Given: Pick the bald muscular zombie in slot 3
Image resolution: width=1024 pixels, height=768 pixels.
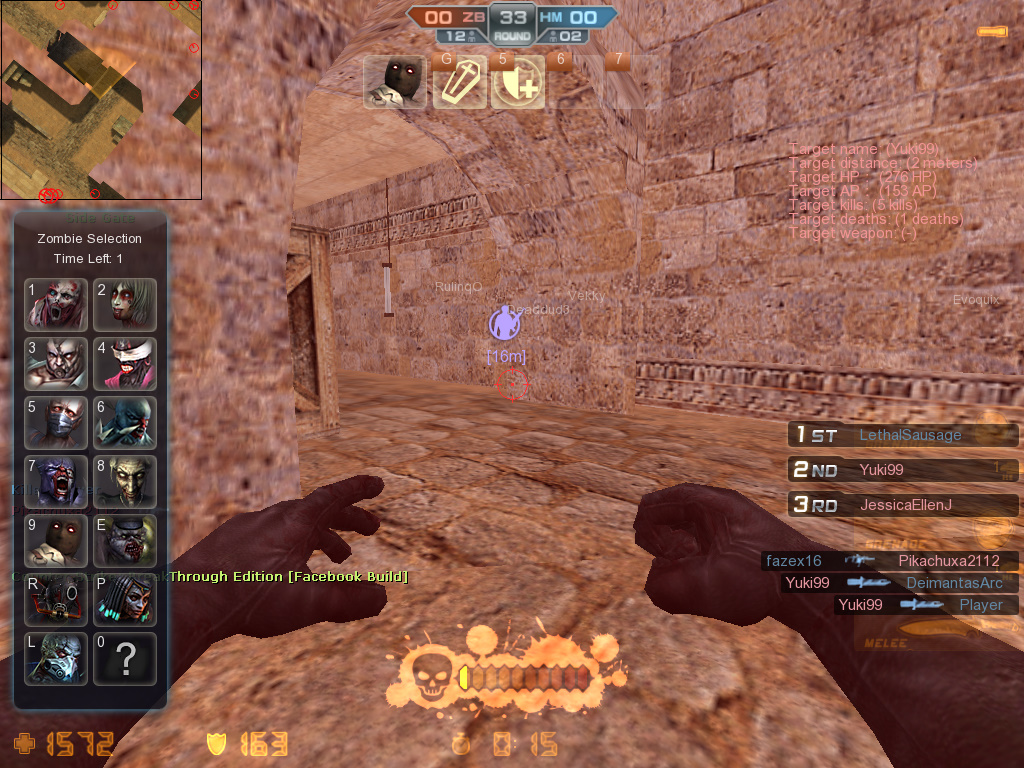Looking at the screenshot, I should tap(57, 364).
